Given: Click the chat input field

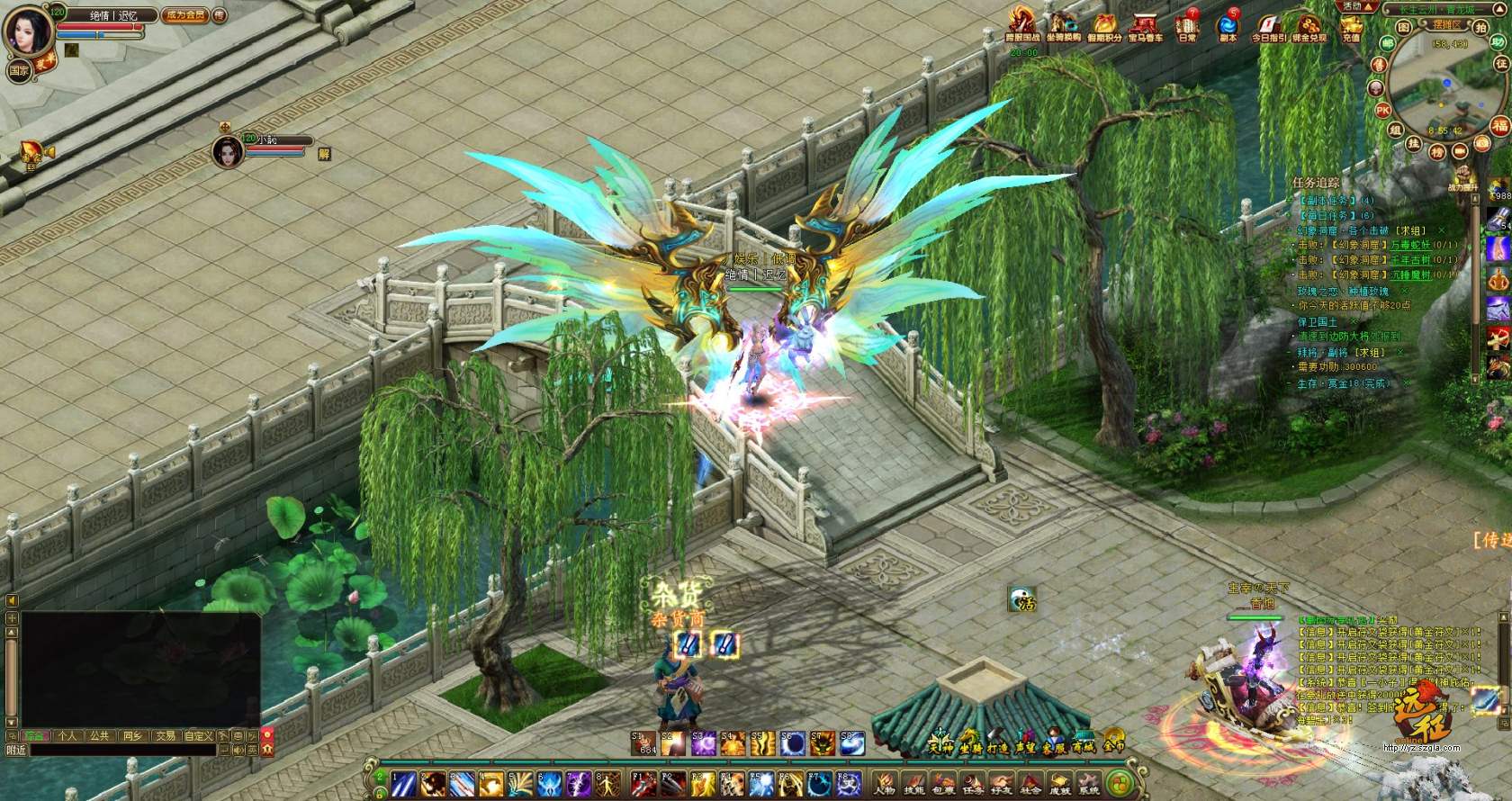Looking at the screenshot, I should [121, 750].
